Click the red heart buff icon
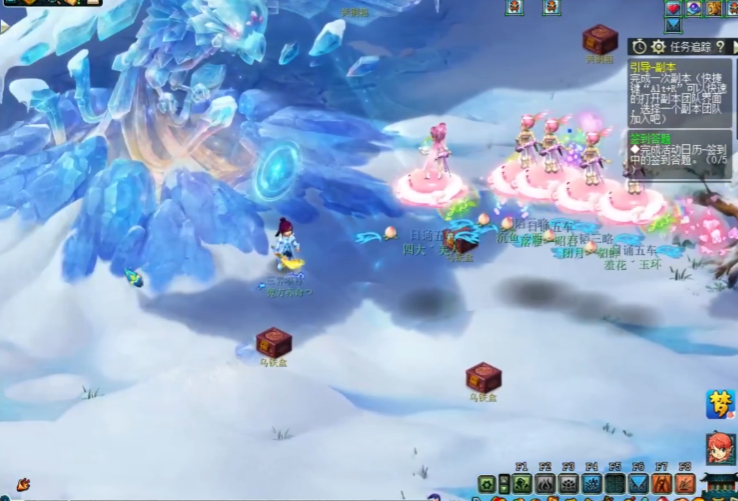The width and height of the screenshot is (738, 501). click(673, 8)
